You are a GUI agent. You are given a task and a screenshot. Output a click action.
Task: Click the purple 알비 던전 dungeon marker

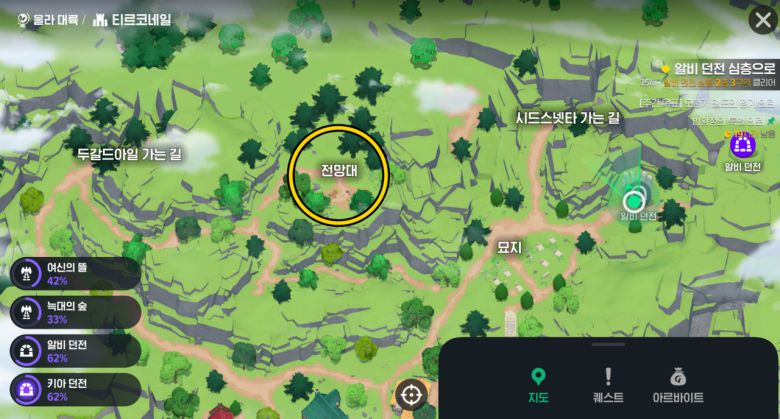(742, 147)
